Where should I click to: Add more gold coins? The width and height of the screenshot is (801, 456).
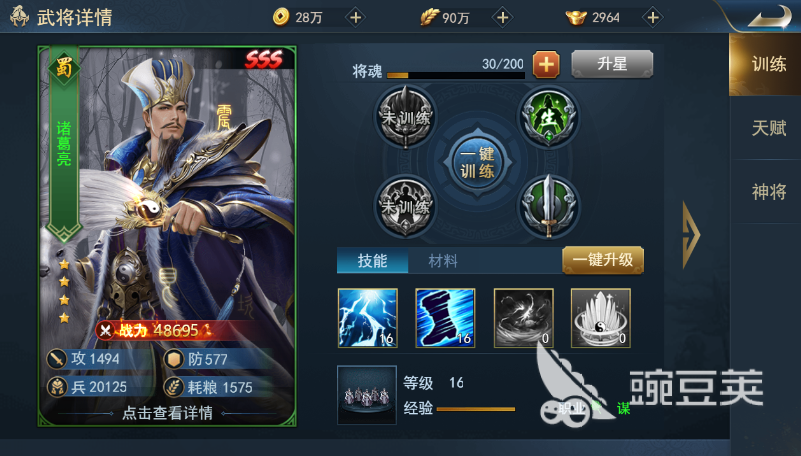(355, 17)
